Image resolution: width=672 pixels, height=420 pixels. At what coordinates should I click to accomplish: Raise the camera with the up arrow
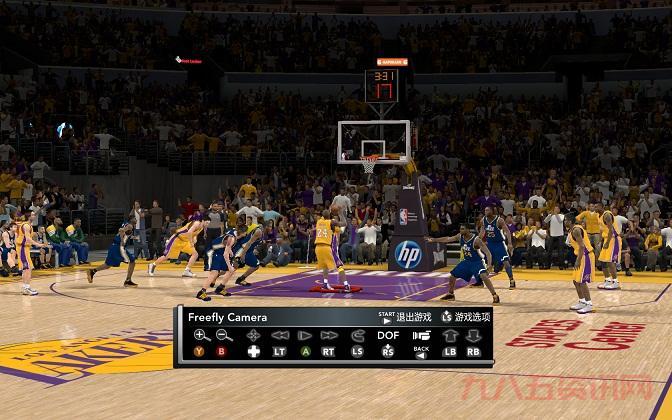pyautogui.click(x=450, y=335)
